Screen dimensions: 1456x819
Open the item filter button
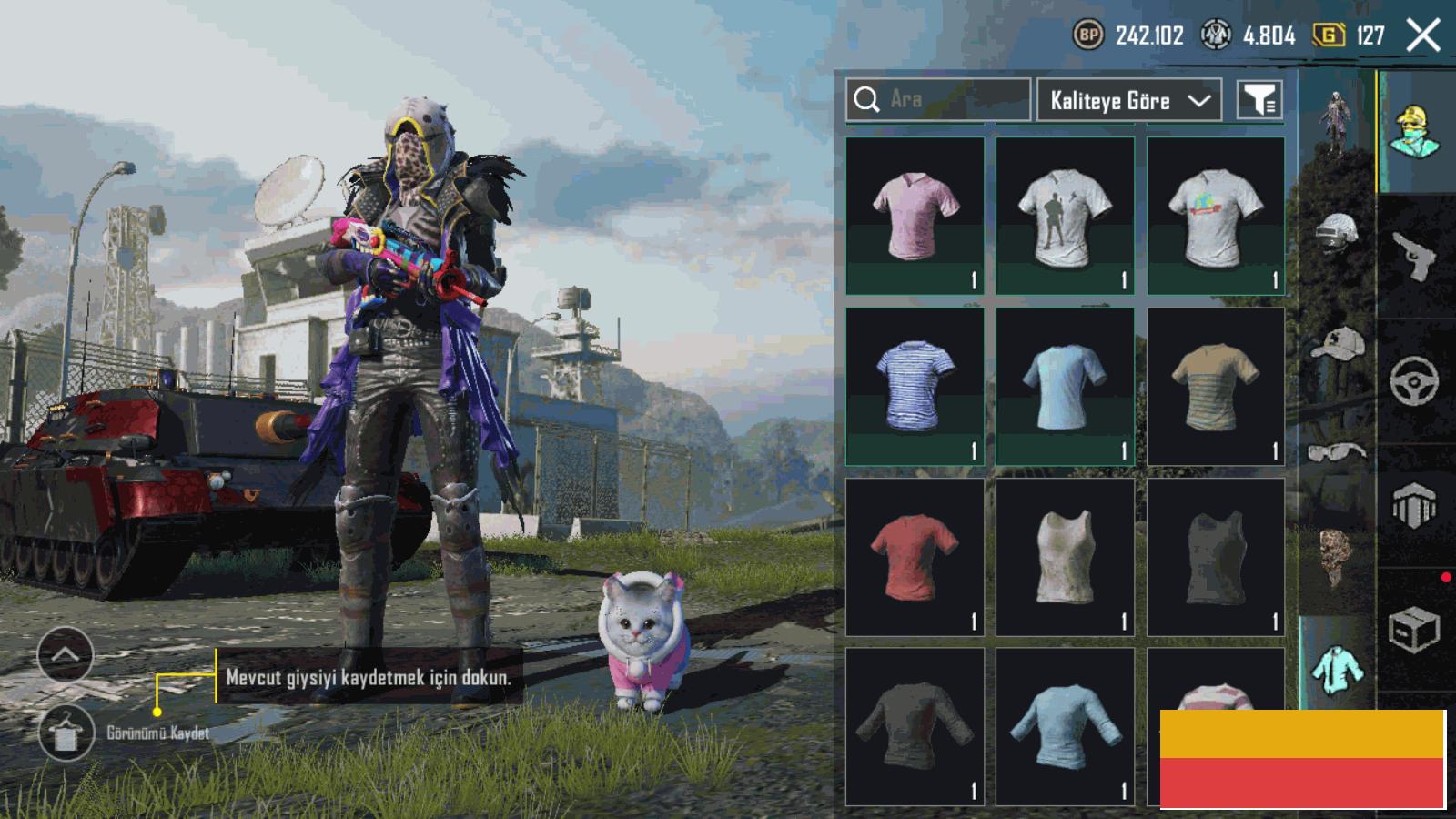tap(1259, 100)
